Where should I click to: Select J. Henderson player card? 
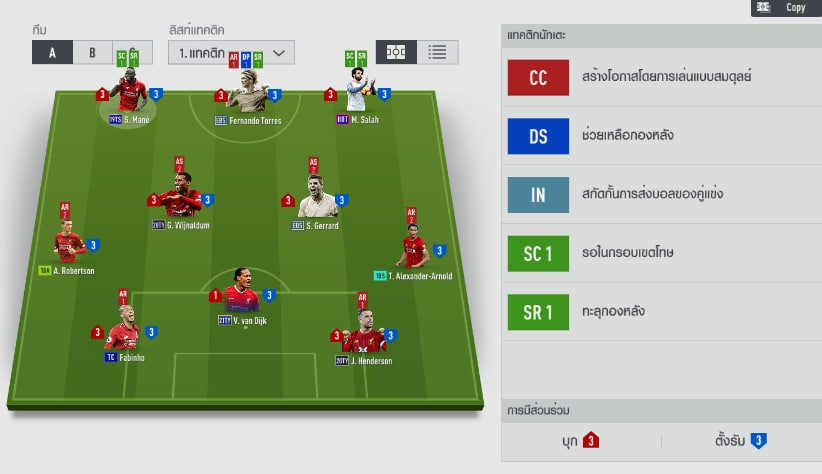click(x=362, y=336)
